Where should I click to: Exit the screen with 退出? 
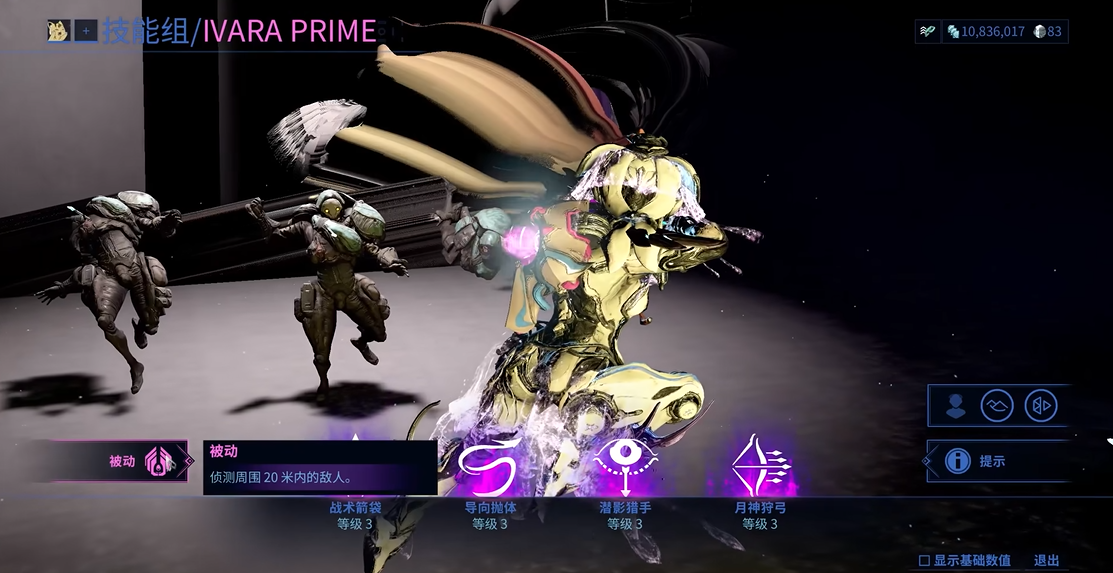(x=1046, y=561)
